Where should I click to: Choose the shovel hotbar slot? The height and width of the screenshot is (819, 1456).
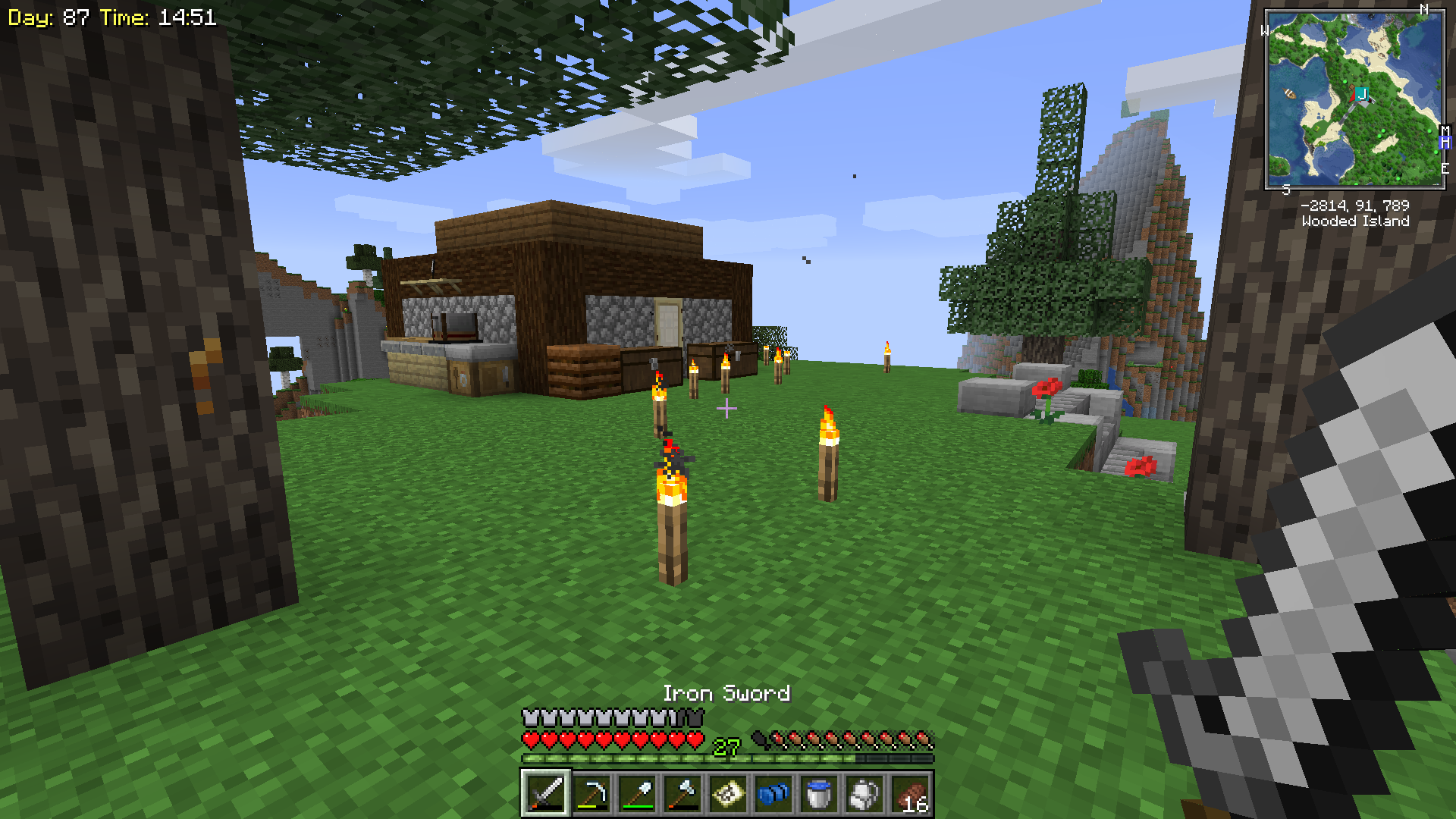tap(637, 794)
